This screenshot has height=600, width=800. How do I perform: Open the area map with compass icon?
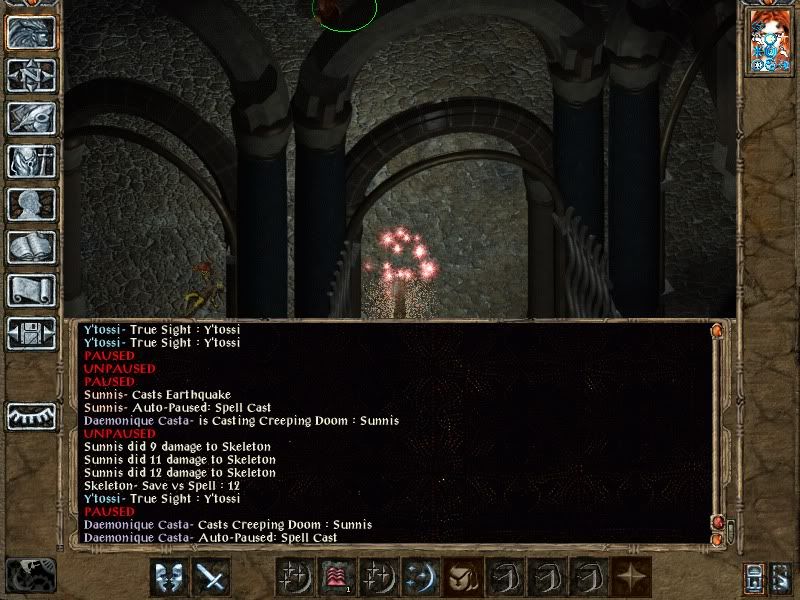(31, 75)
